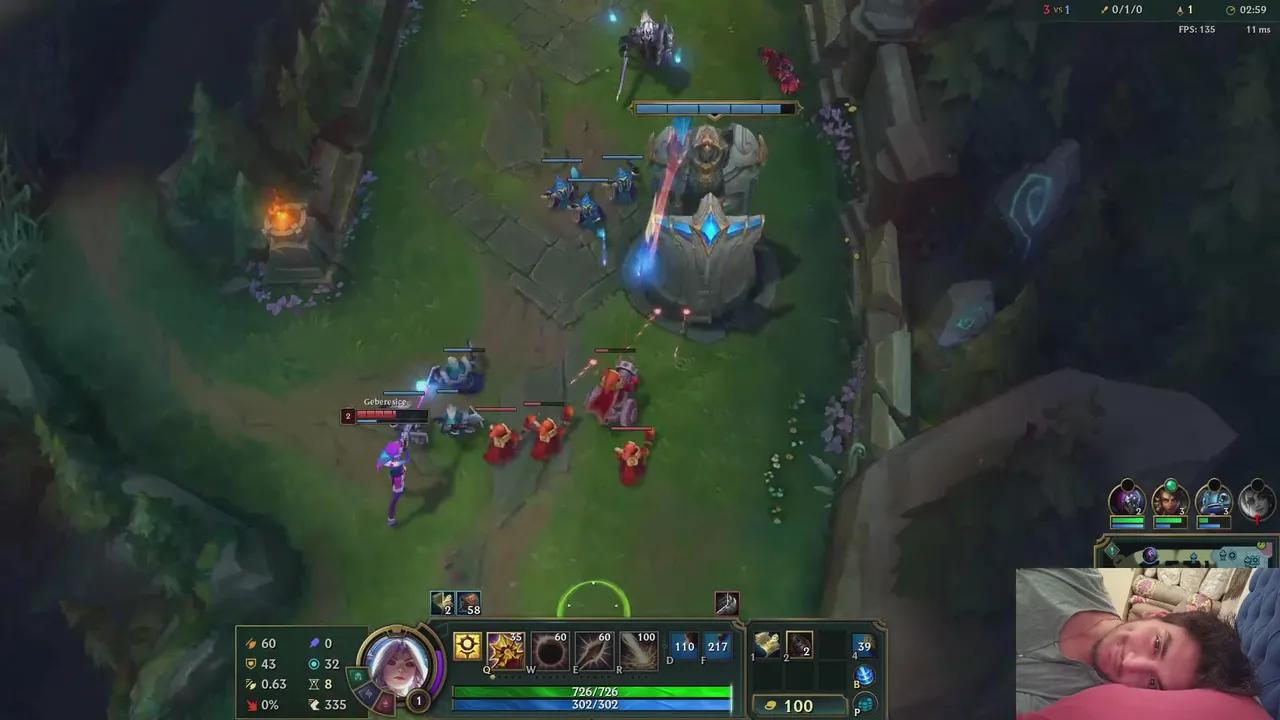Open the gold display showing 100
1280x720 pixels.
click(797, 705)
